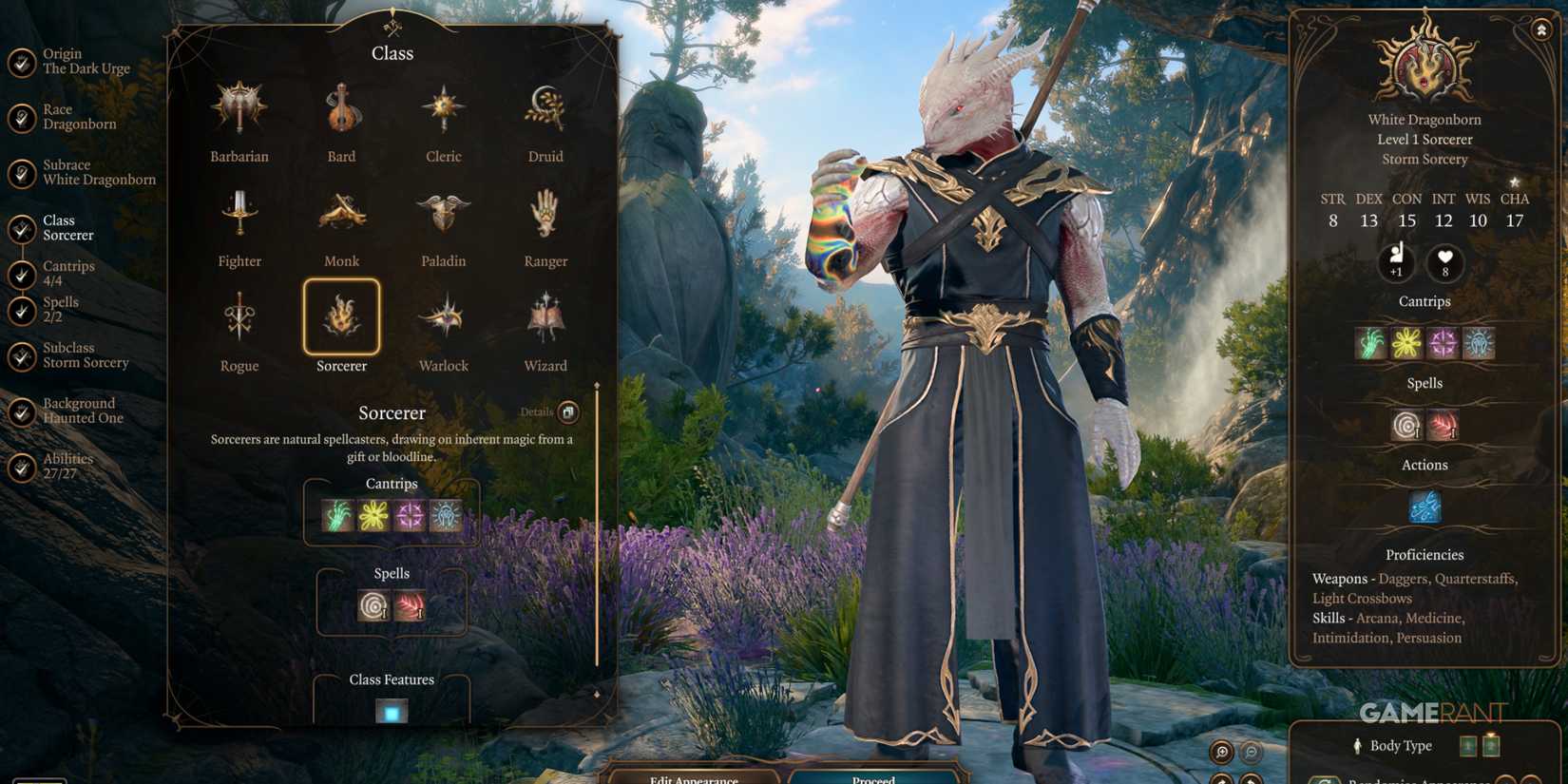Open the Details magnifier beside Sorcerer description

567,411
